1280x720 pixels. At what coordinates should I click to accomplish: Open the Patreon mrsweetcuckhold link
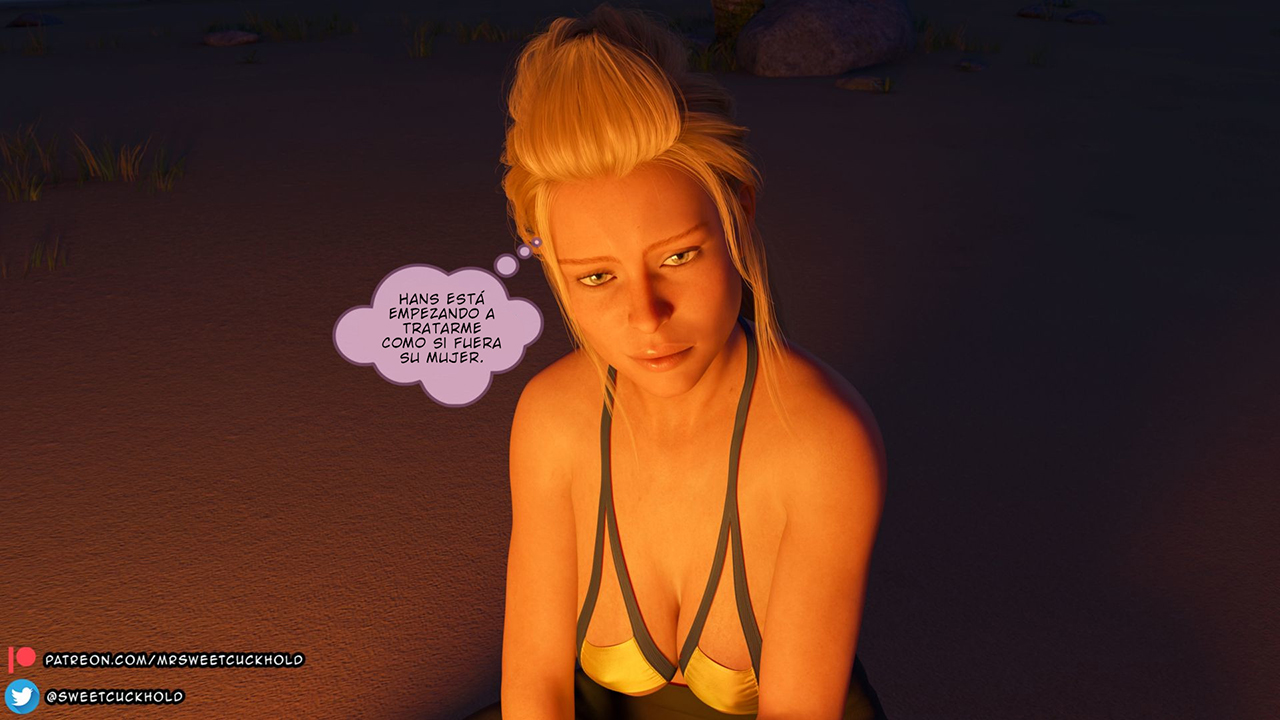tap(173, 660)
